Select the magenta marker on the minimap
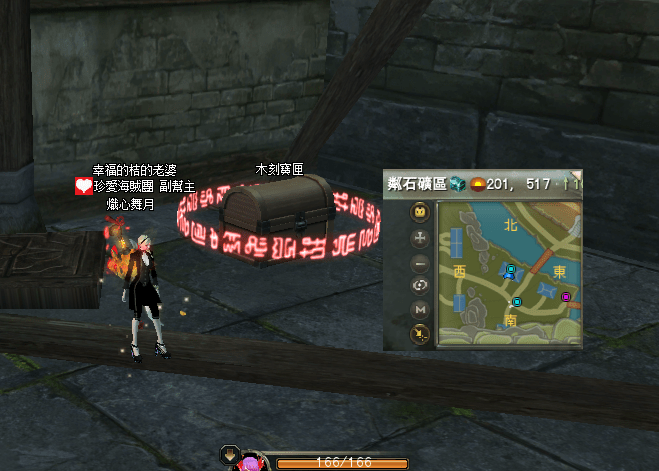 pyautogui.click(x=566, y=297)
